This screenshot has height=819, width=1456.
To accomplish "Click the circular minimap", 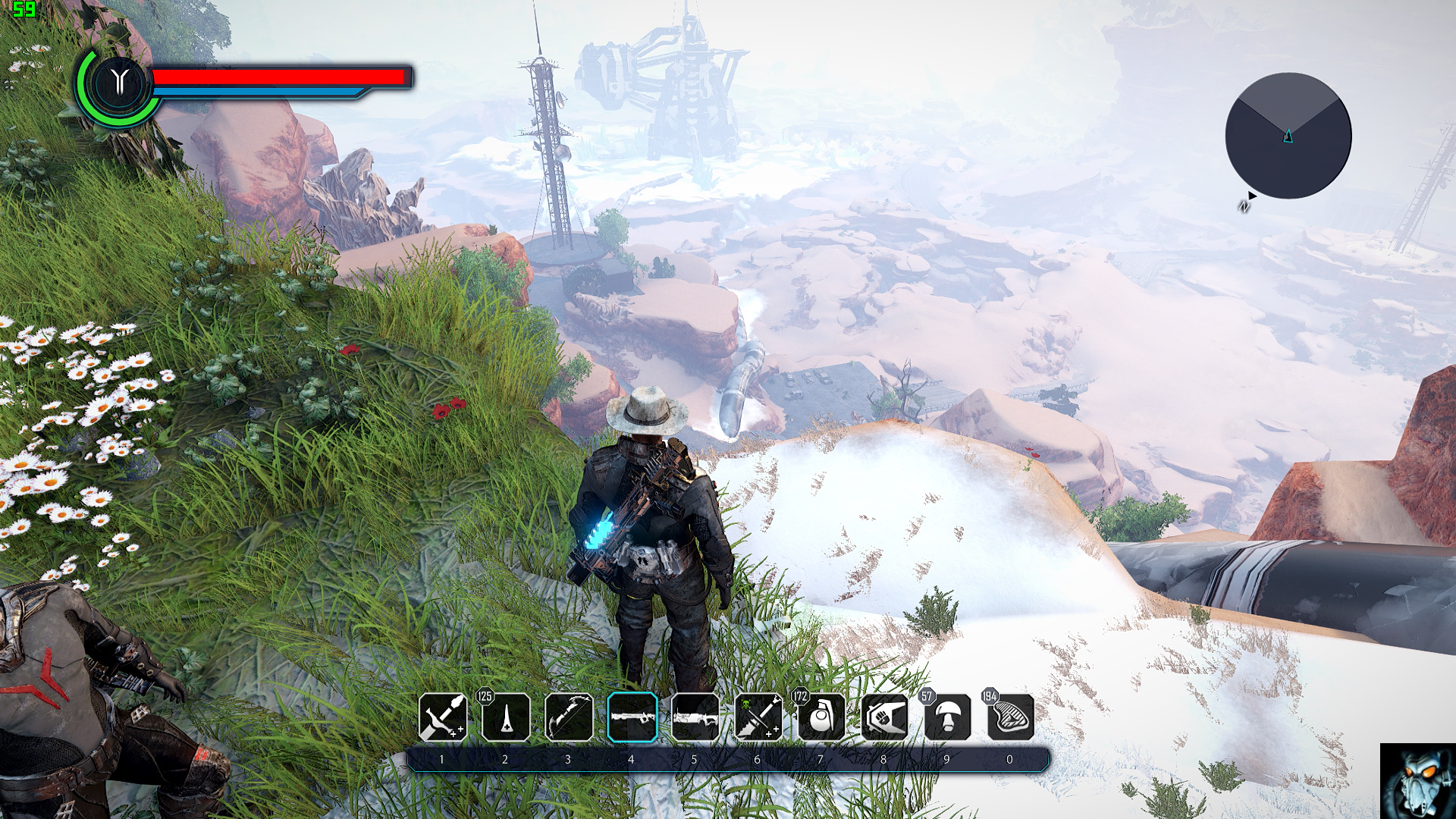I will 1288,136.
